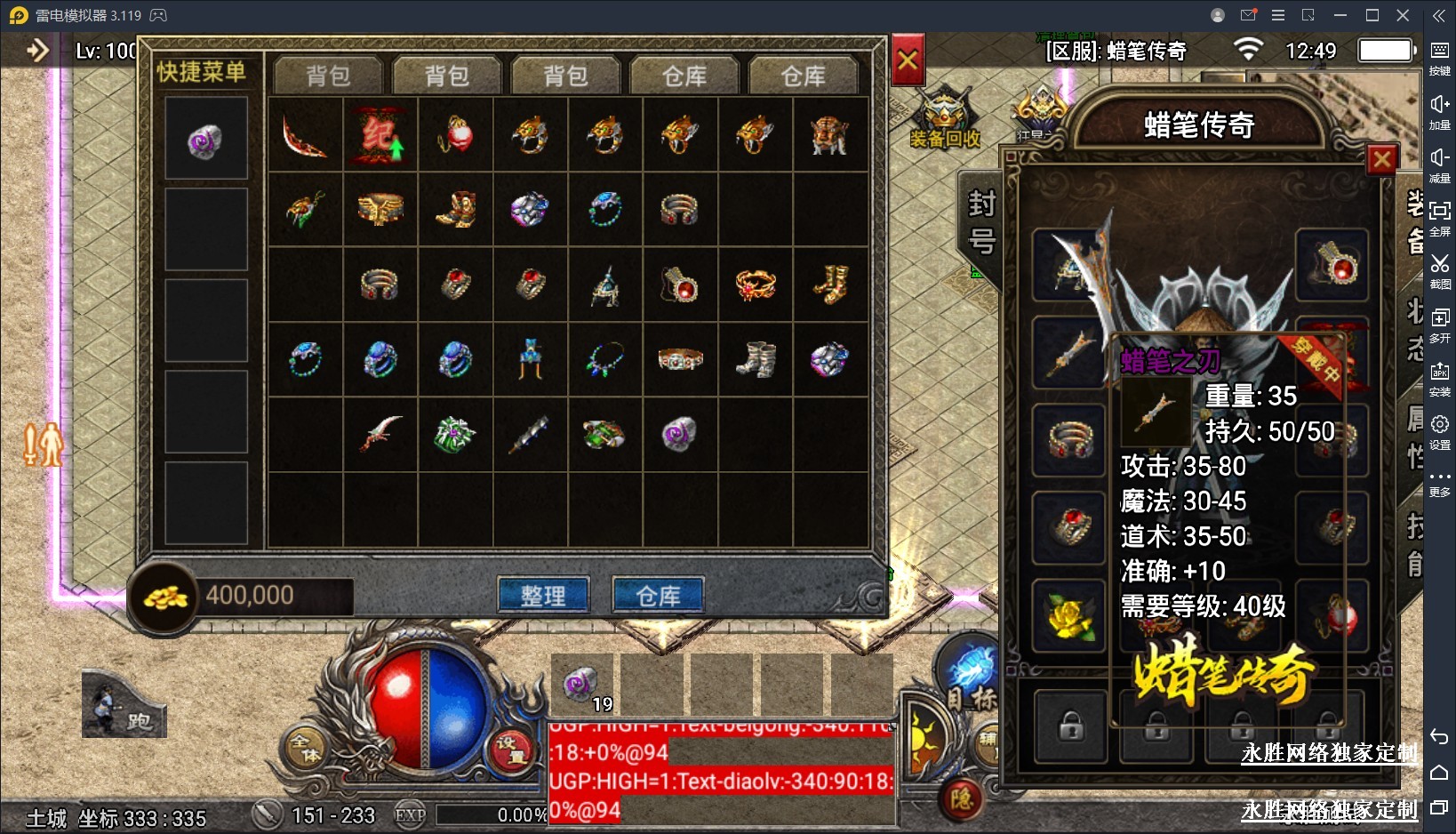Toggle the 跑 run mode button
This screenshot has height=834, width=1456.
tap(124, 707)
